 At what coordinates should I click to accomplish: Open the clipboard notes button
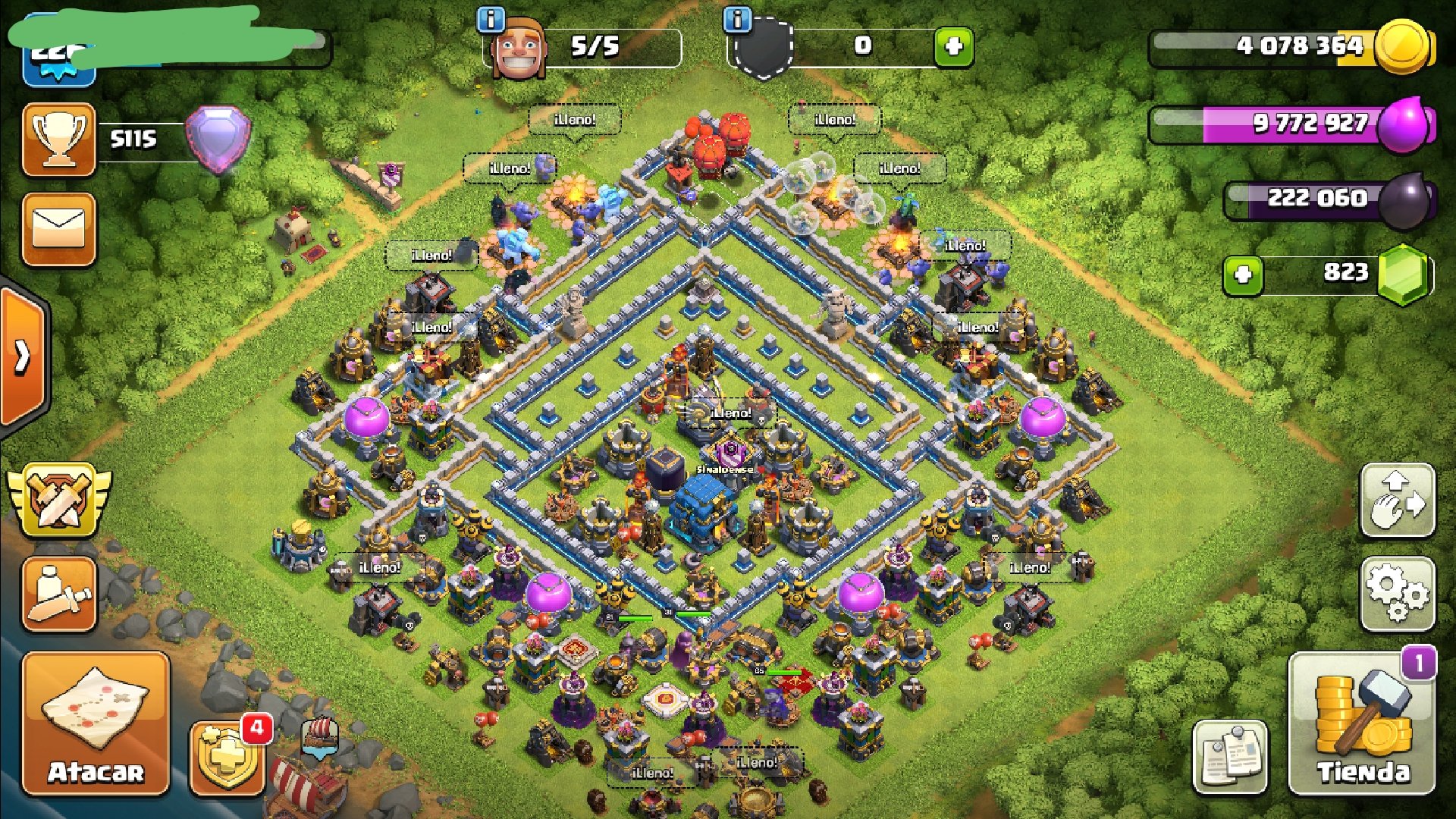[x=1229, y=757]
